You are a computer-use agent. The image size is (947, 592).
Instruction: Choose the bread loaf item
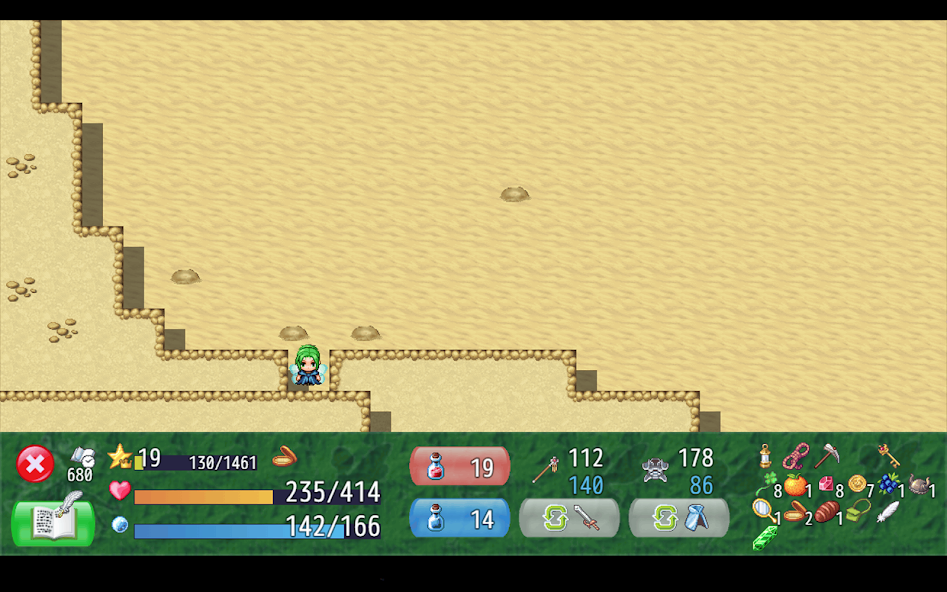pyautogui.click(x=826, y=512)
